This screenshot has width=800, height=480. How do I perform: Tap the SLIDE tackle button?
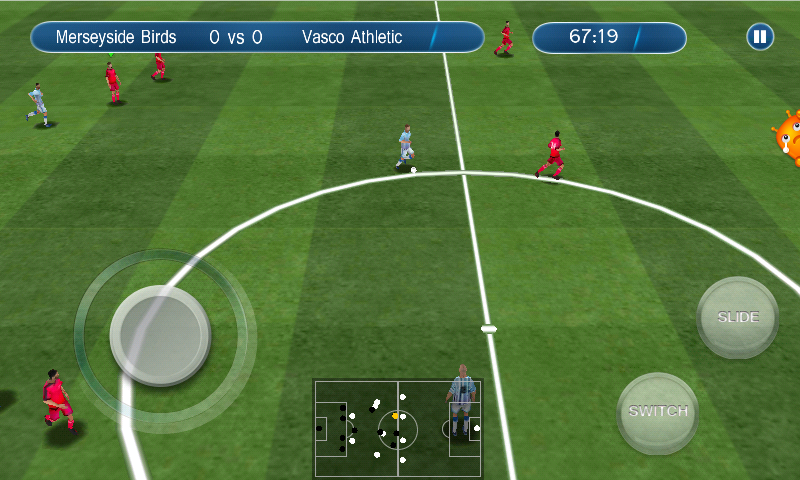click(x=738, y=318)
